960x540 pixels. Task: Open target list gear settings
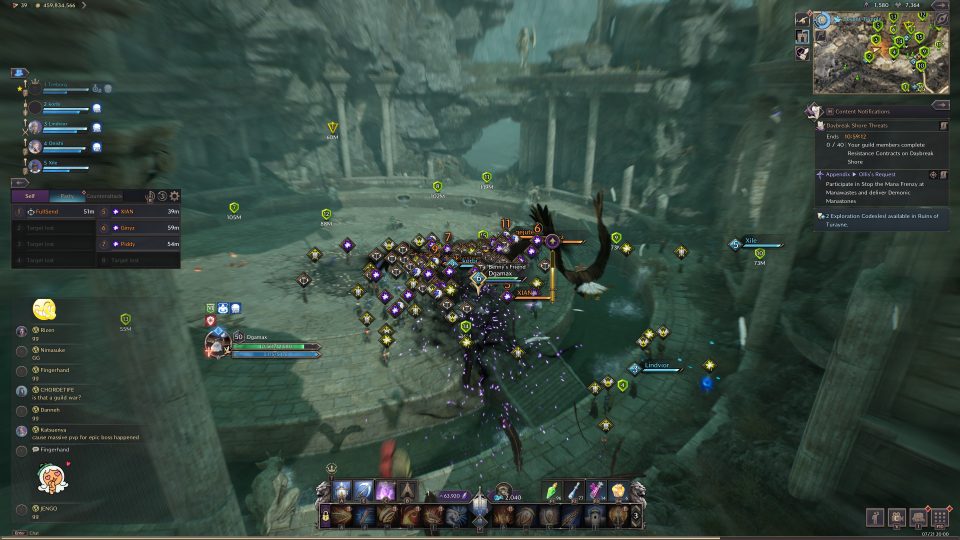174,196
